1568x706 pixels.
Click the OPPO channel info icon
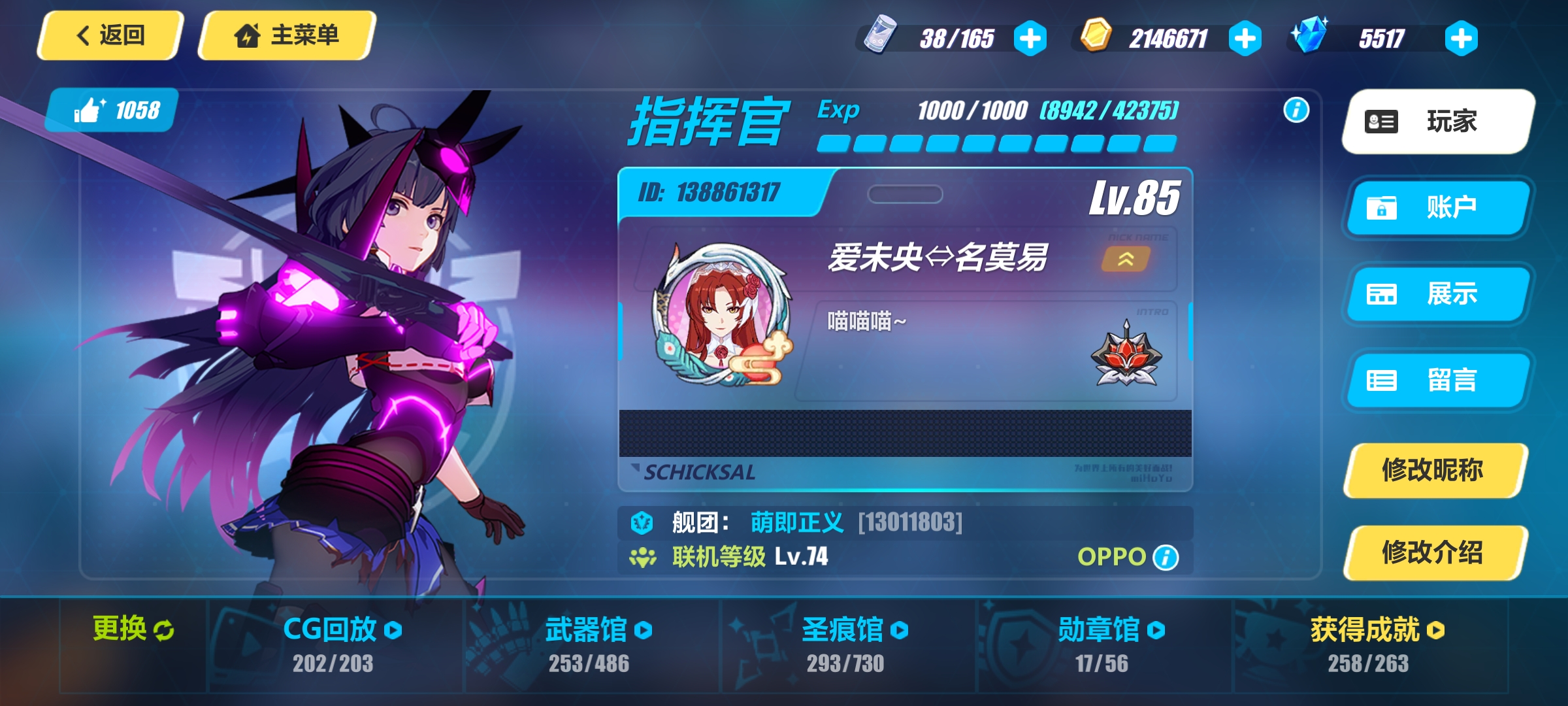(x=1166, y=557)
